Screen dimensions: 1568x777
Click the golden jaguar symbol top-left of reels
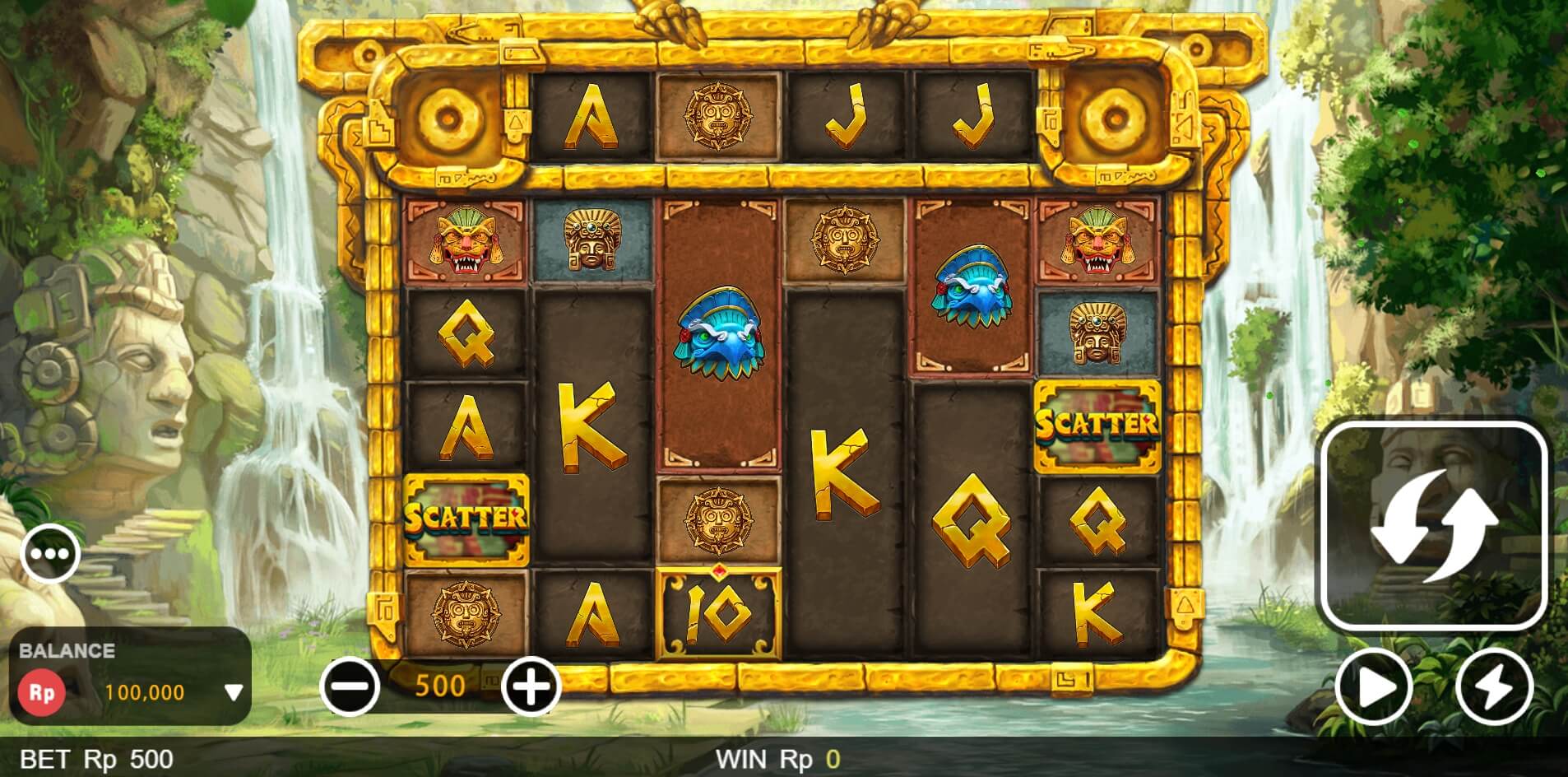click(x=467, y=241)
